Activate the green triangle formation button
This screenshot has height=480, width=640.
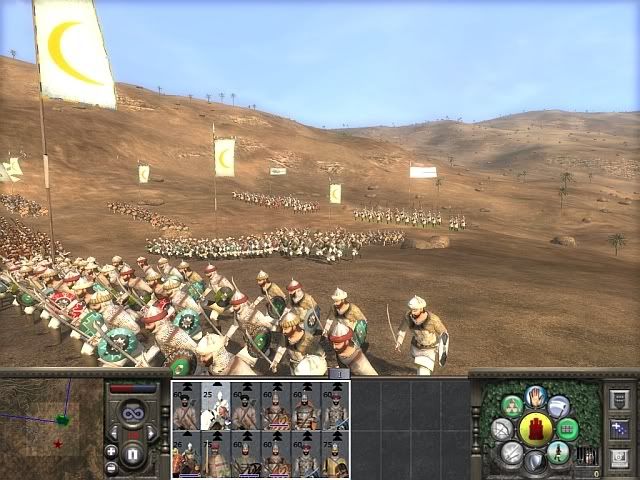pos(511,406)
